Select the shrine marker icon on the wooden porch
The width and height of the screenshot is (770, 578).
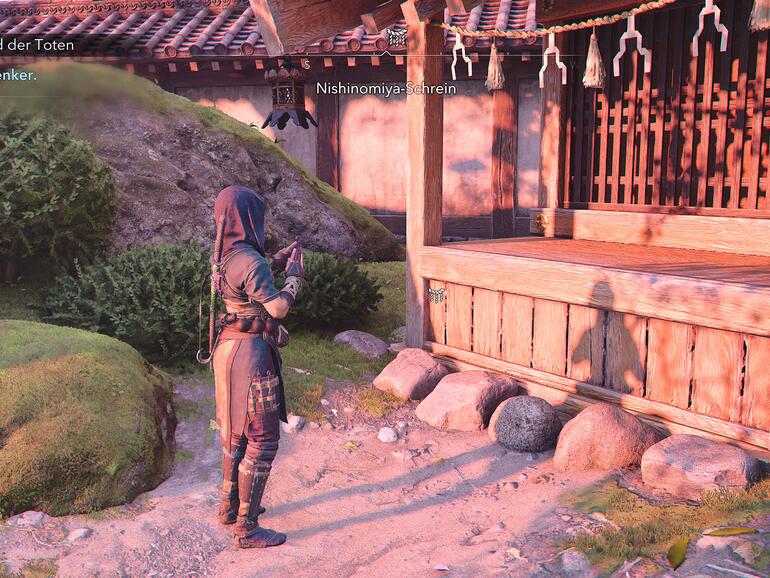point(436,295)
